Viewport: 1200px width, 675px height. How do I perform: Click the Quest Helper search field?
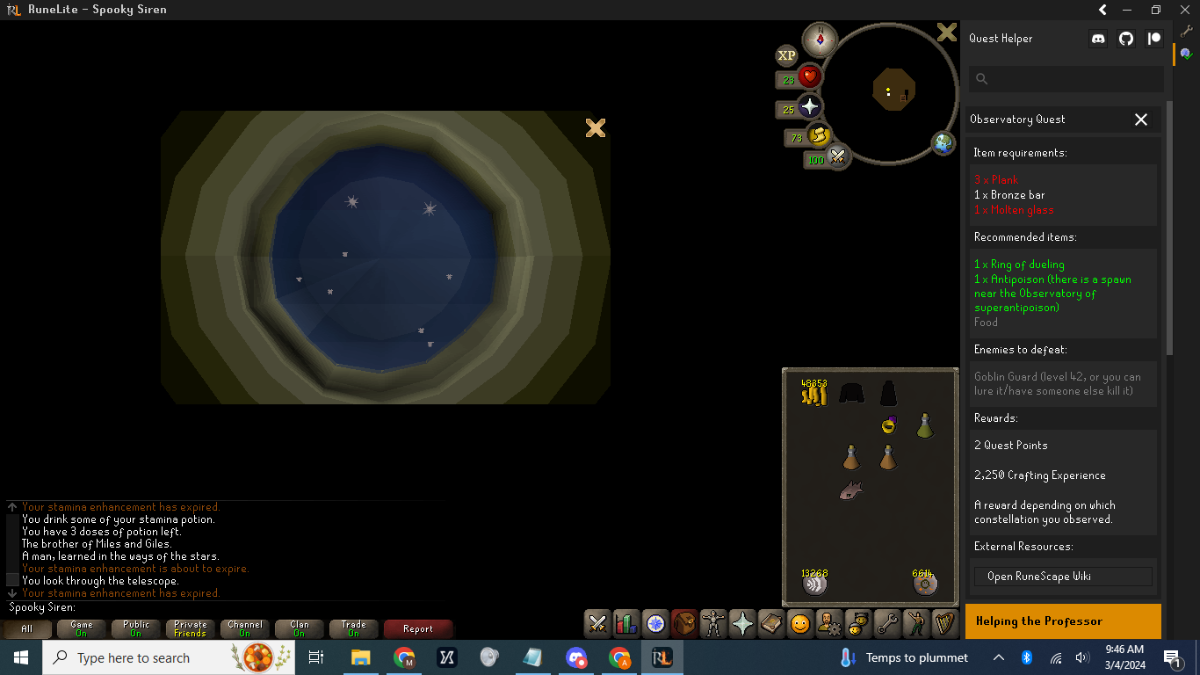tap(1070, 79)
